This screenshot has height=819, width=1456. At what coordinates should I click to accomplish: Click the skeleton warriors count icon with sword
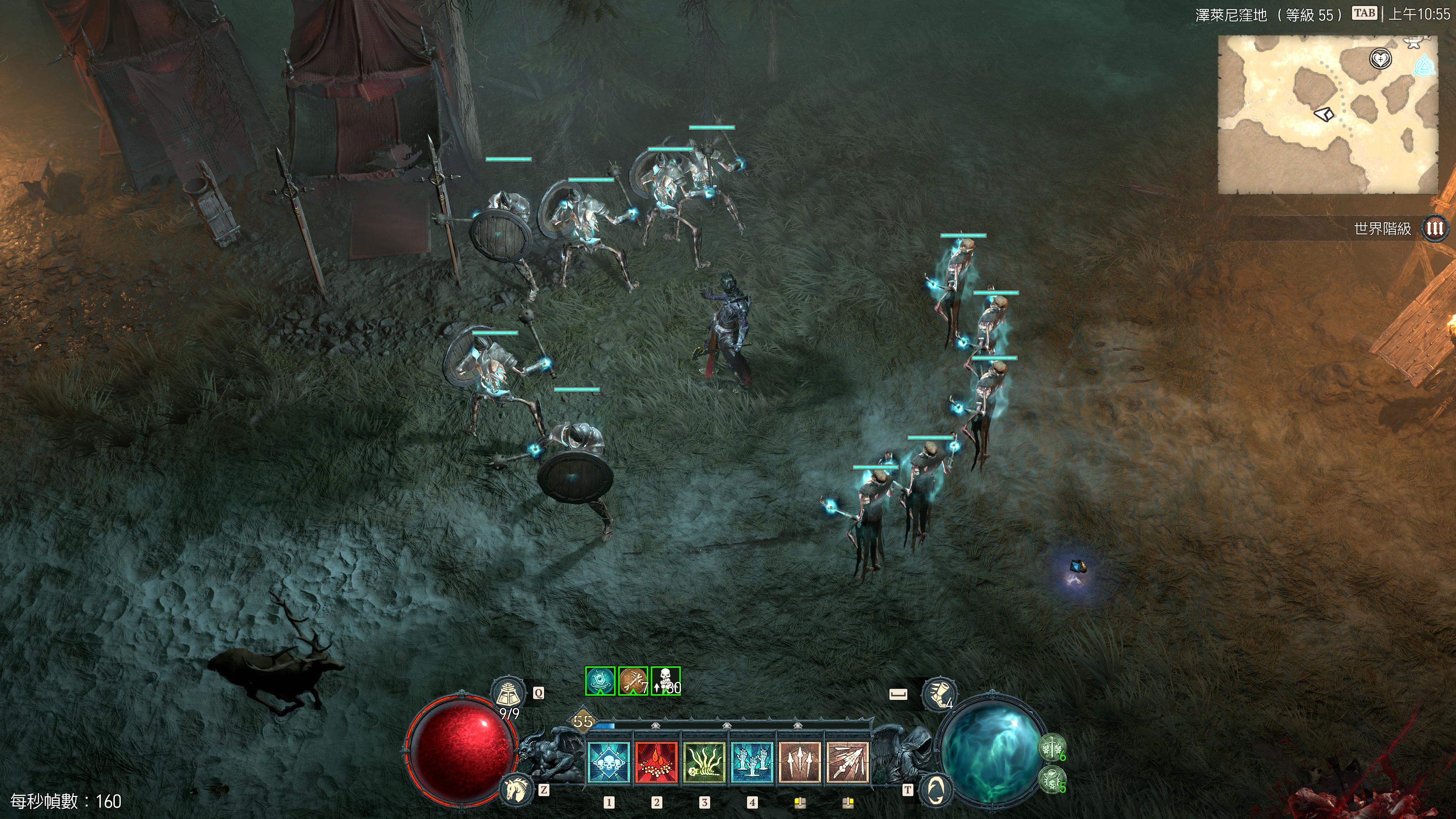(x=1051, y=748)
